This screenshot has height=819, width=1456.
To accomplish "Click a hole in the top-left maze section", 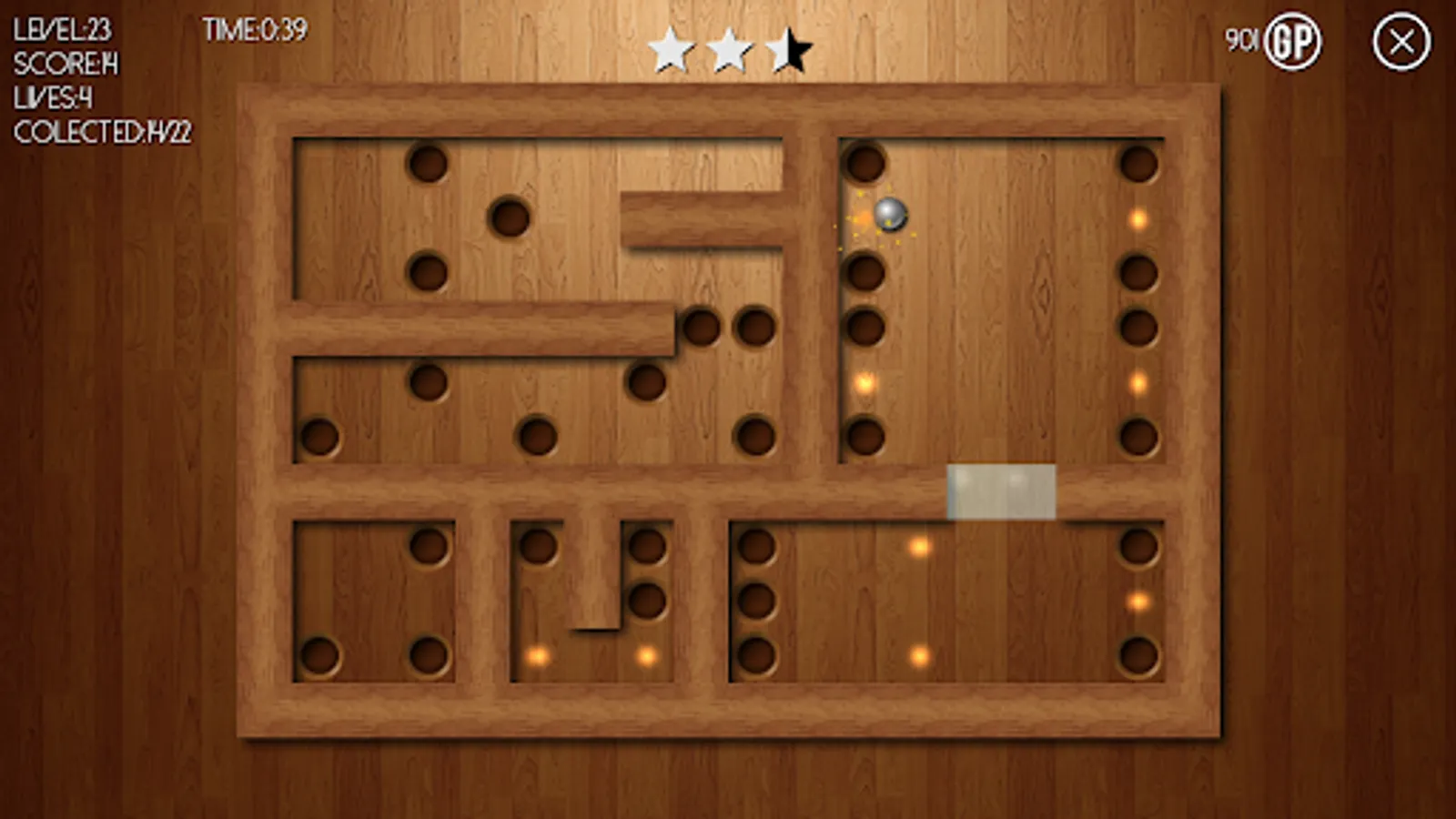I will coord(428,164).
